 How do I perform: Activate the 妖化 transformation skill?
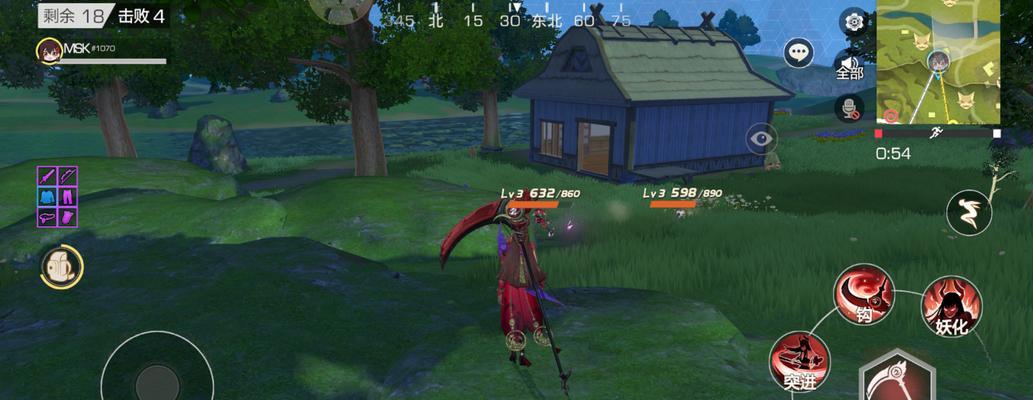[950, 306]
